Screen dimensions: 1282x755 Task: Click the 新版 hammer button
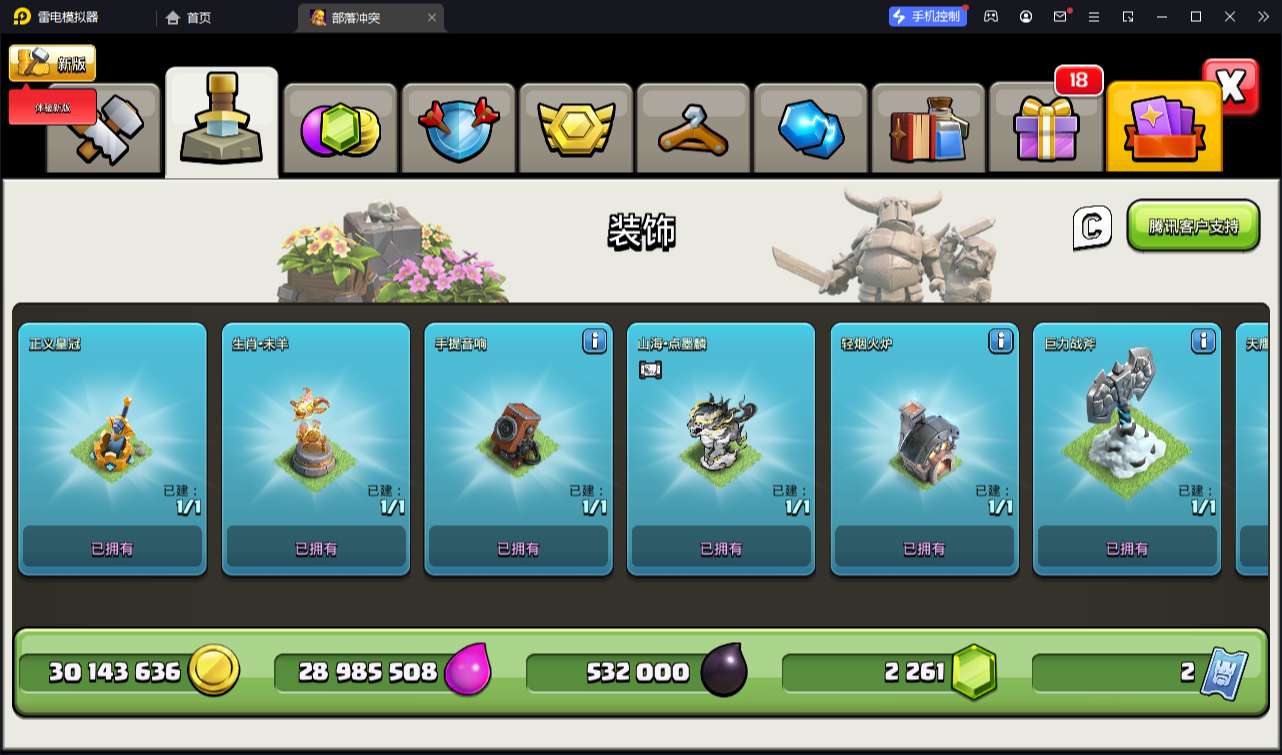(53, 63)
